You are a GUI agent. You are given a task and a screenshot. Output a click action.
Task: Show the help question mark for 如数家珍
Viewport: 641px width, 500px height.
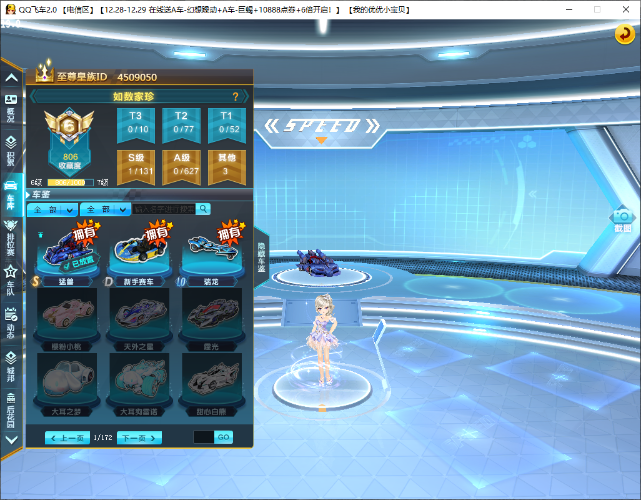[x=236, y=97]
